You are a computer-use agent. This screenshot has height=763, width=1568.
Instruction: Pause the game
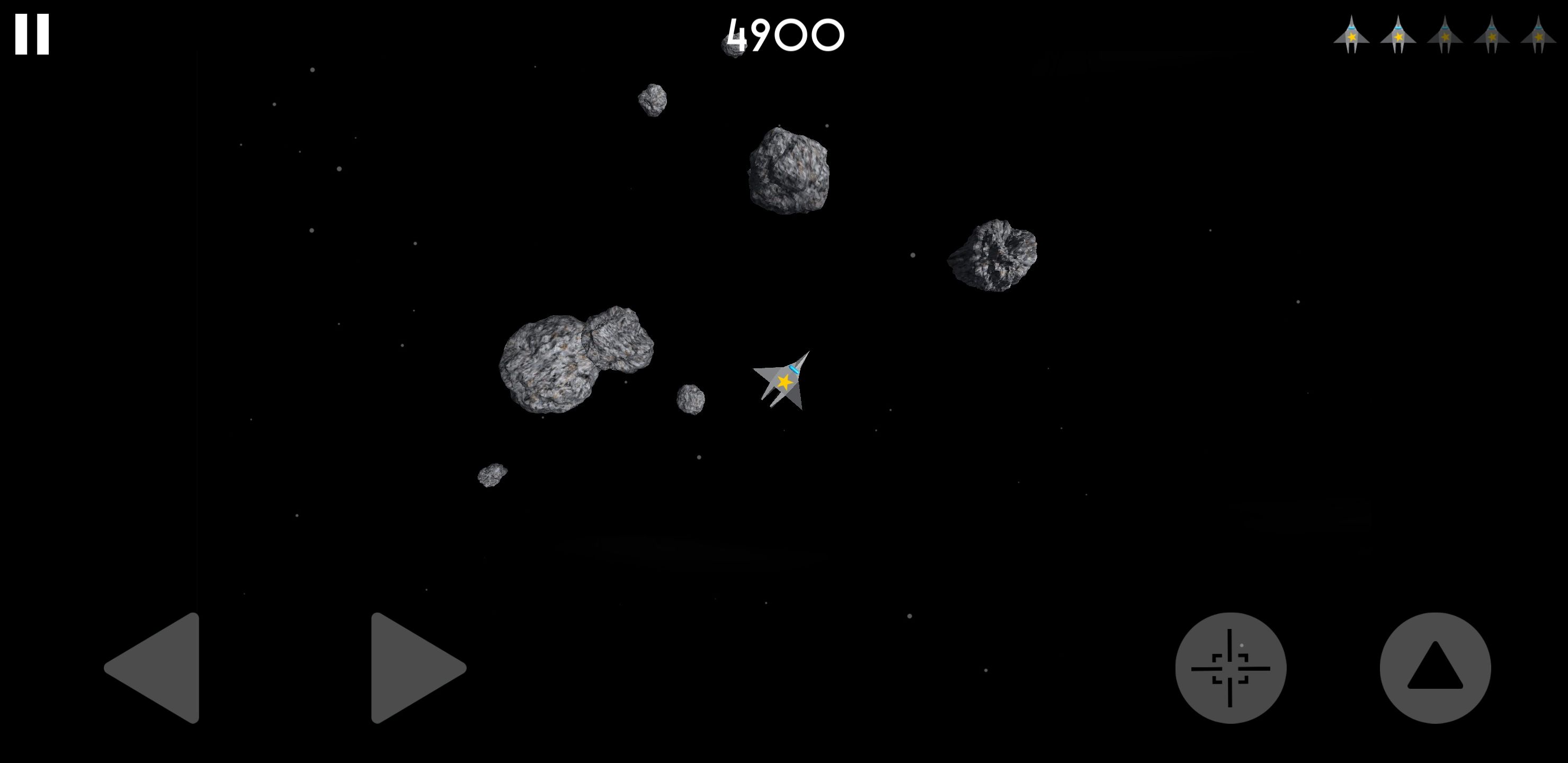click(x=32, y=35)
